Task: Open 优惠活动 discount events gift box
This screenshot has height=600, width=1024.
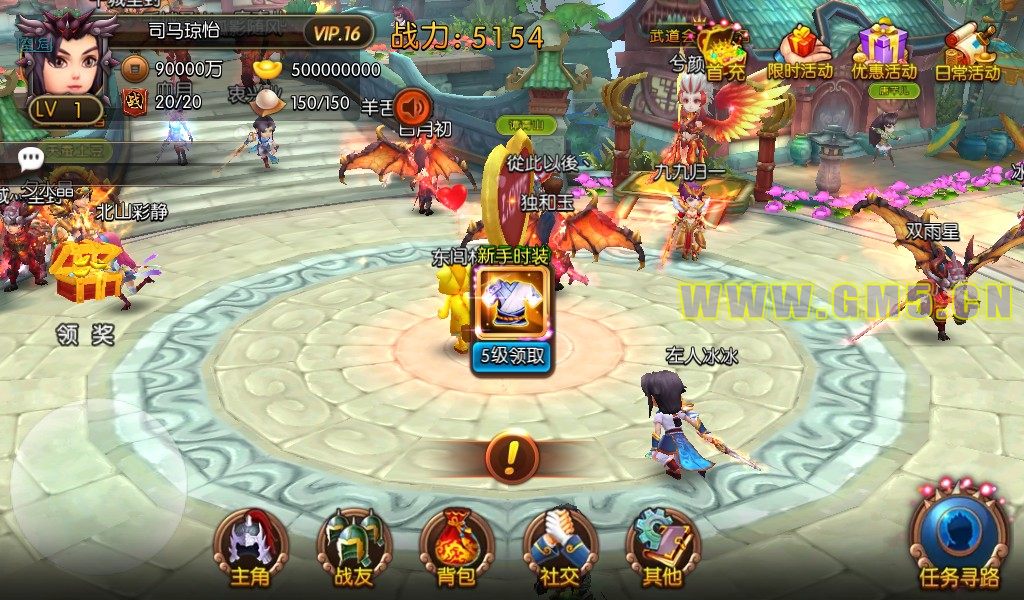Action: (883, 52)
